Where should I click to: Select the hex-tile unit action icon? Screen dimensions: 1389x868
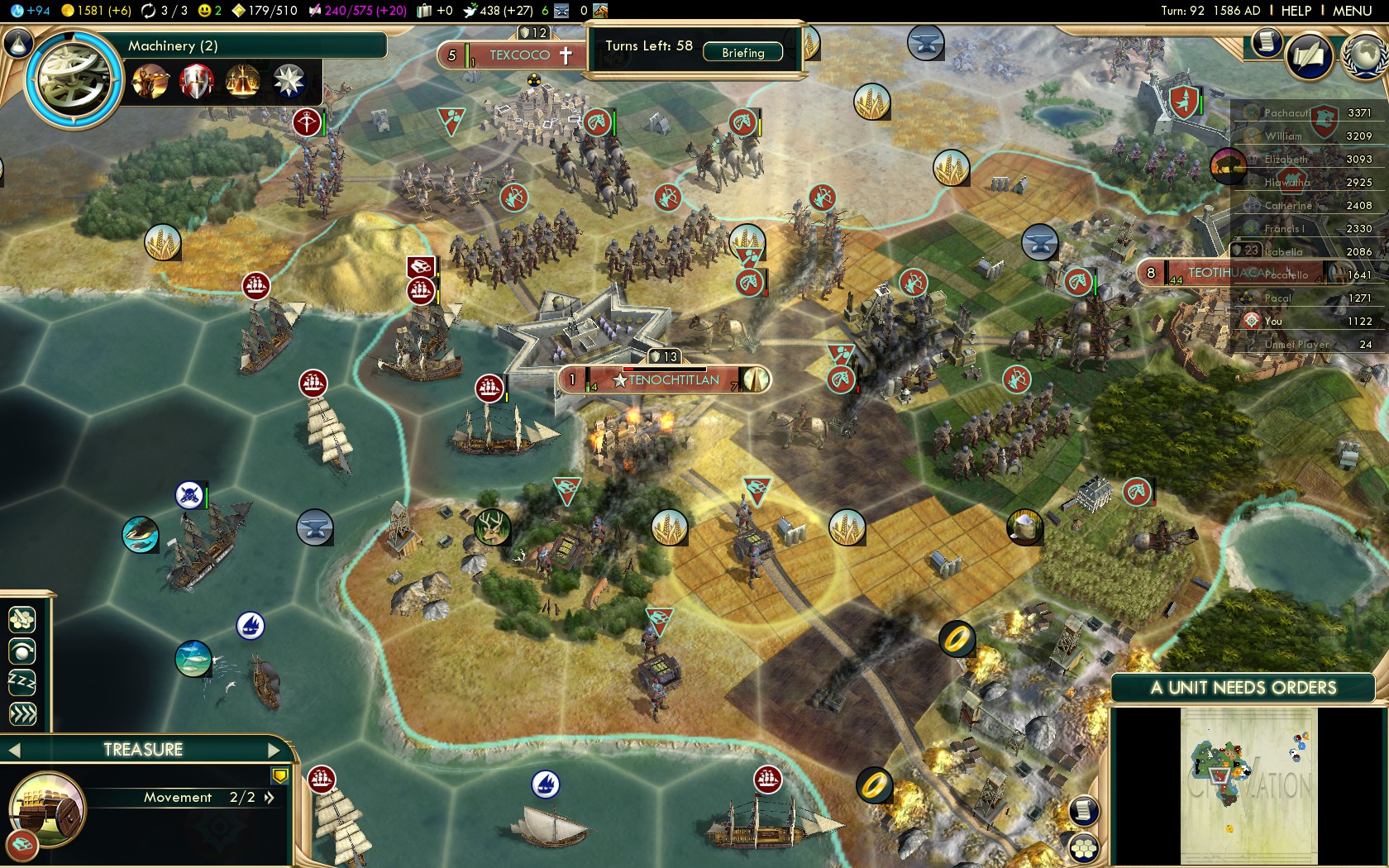coord(22,619)
